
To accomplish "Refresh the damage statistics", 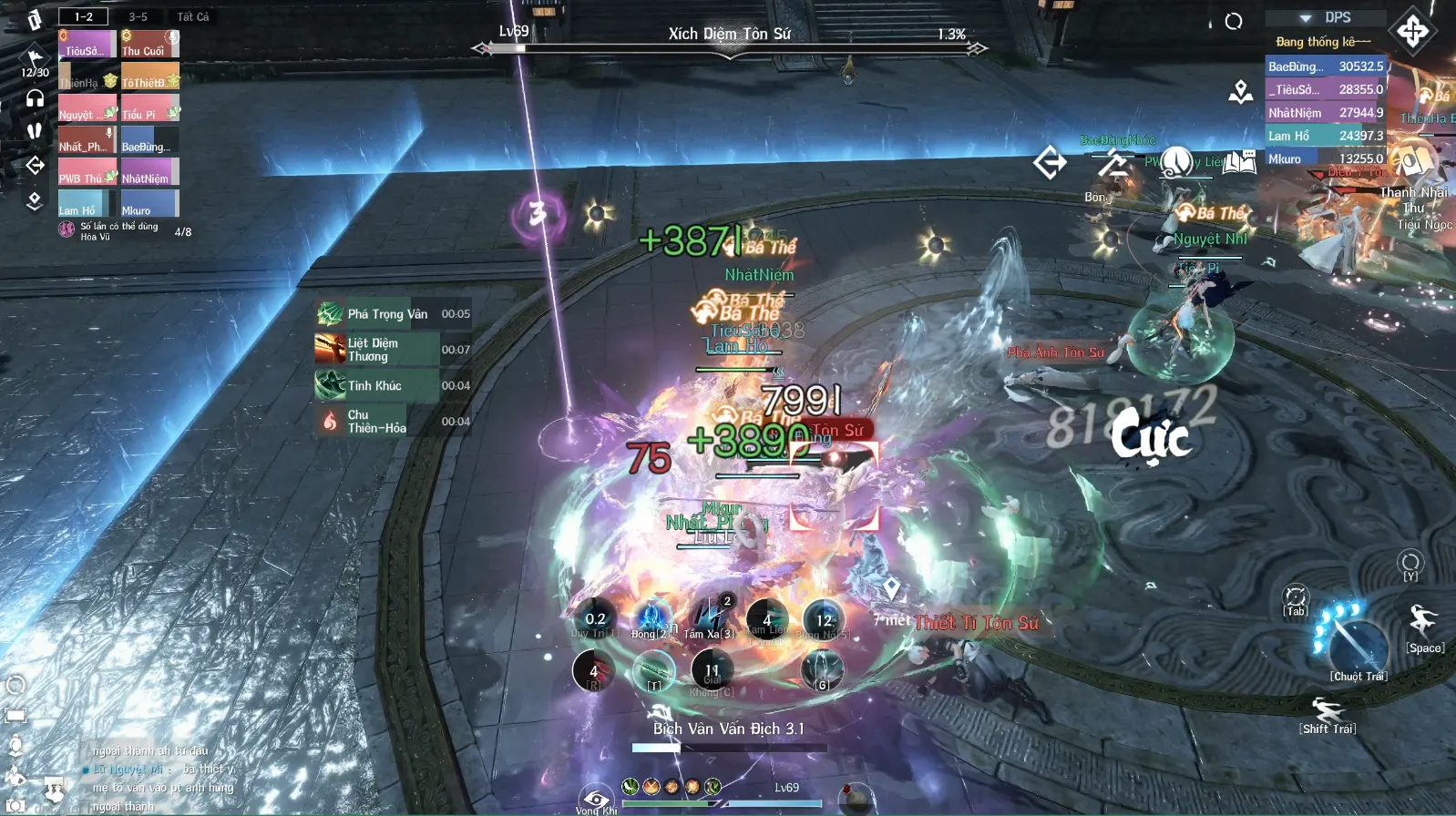I will (x=1234, y=21).
